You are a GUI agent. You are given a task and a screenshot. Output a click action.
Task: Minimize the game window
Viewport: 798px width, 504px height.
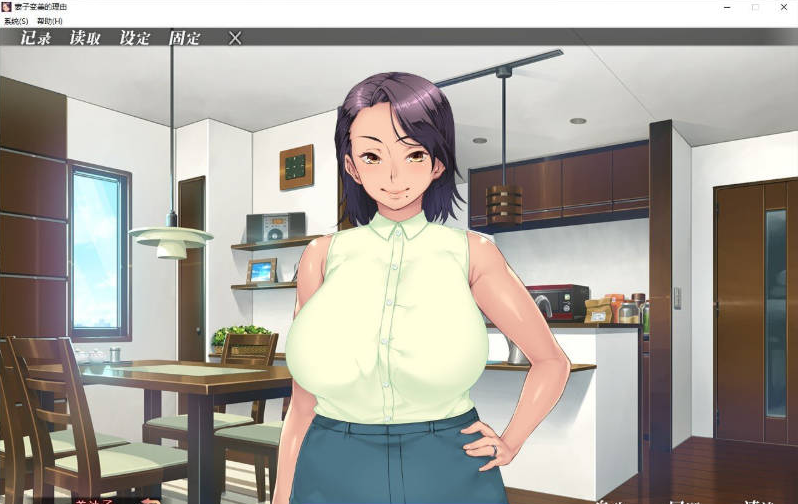pyautogui.click(x=729, y=7)
